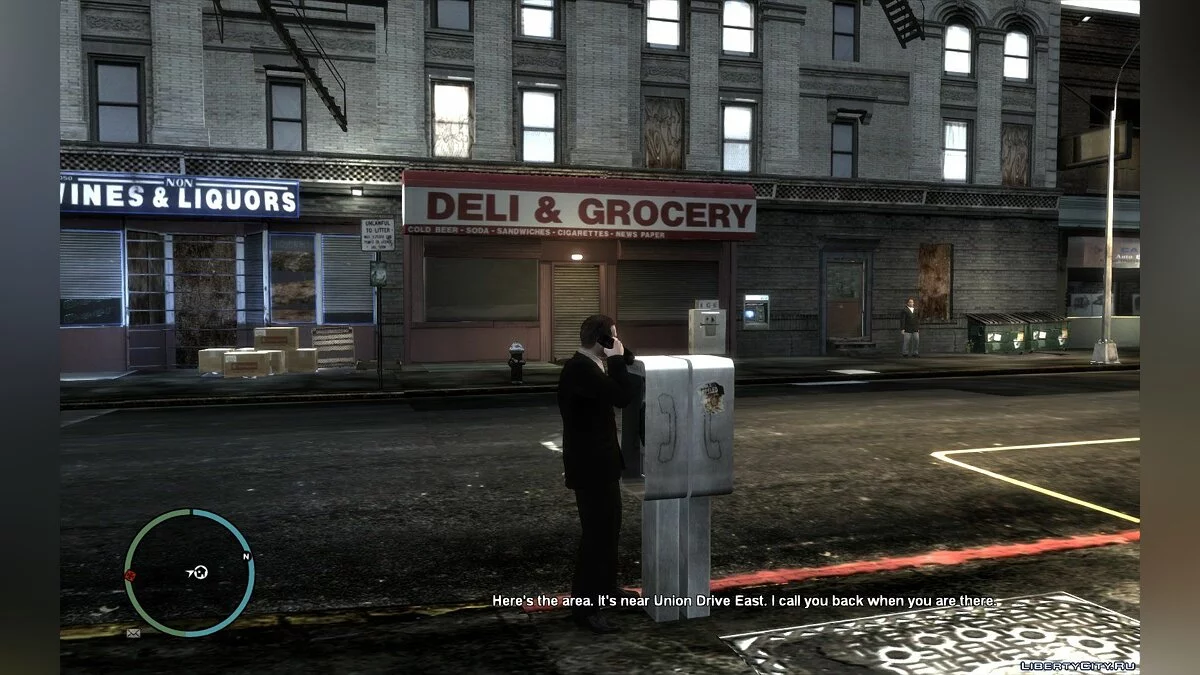The width and height of the screenshot is (1200, 675).
Task: Click the safehouse icon on the radar
Action: [200, 572]
